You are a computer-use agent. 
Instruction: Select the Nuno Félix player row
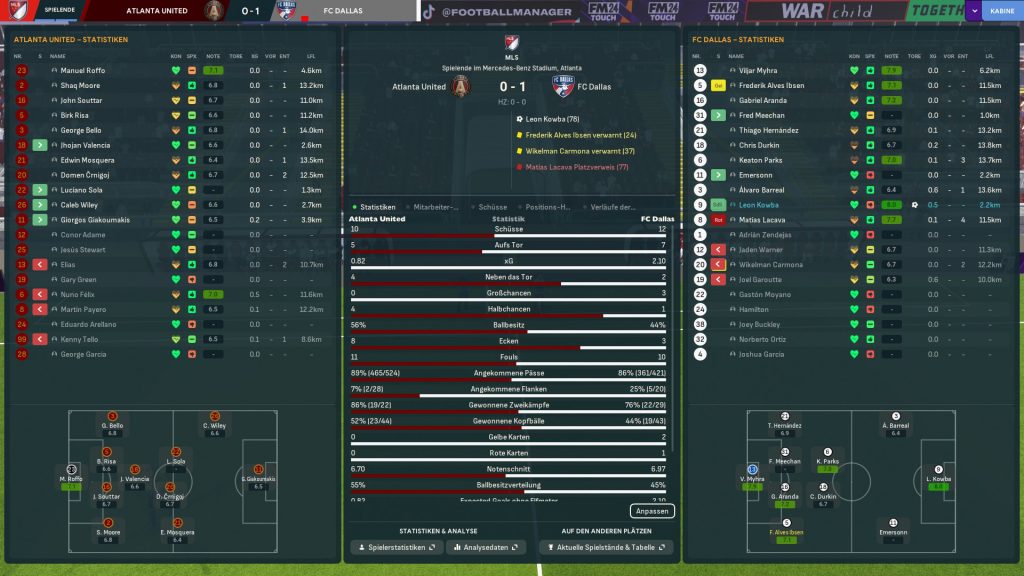[x=80, y=295]
